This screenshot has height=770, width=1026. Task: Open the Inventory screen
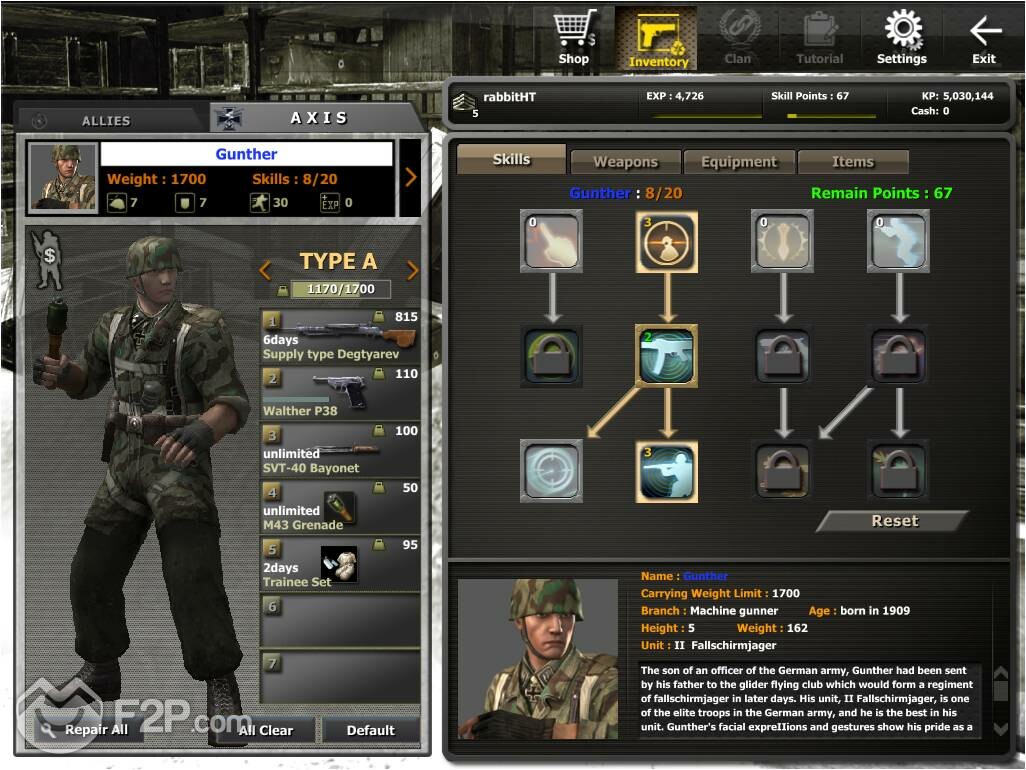tap(657, 39)
